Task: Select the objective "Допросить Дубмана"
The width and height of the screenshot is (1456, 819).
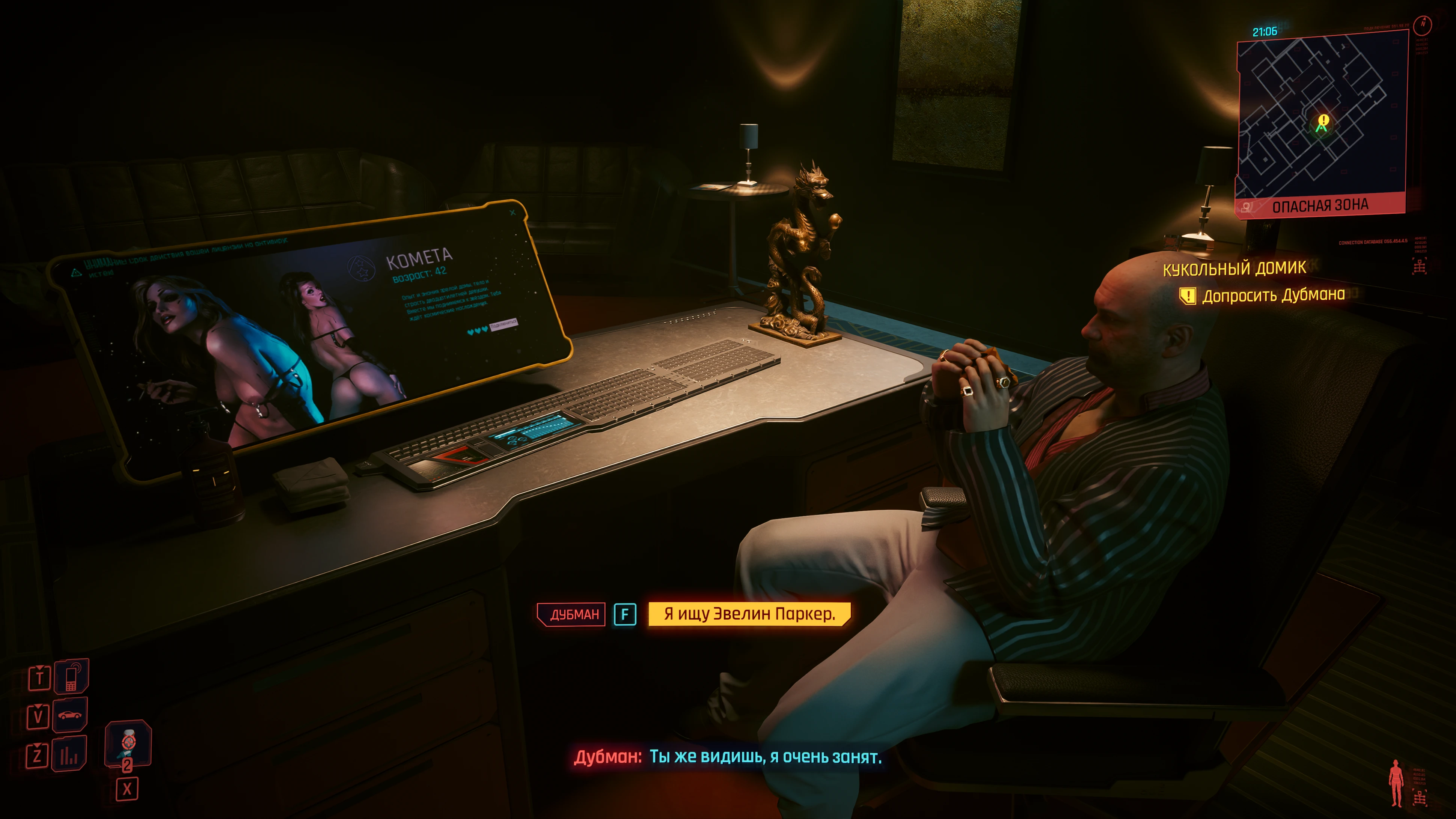Action: point(1273,295)
